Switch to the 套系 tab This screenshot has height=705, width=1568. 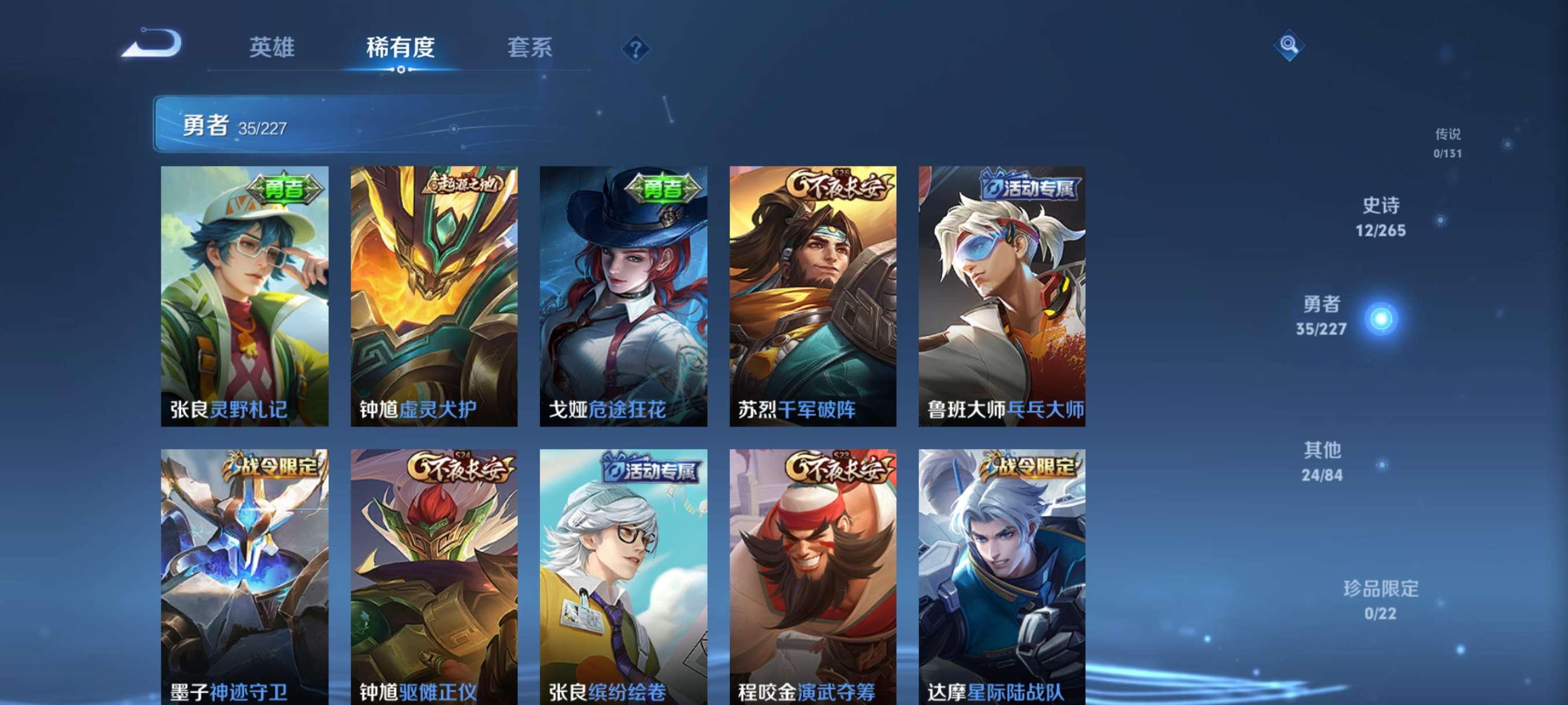tap(530, 47)
